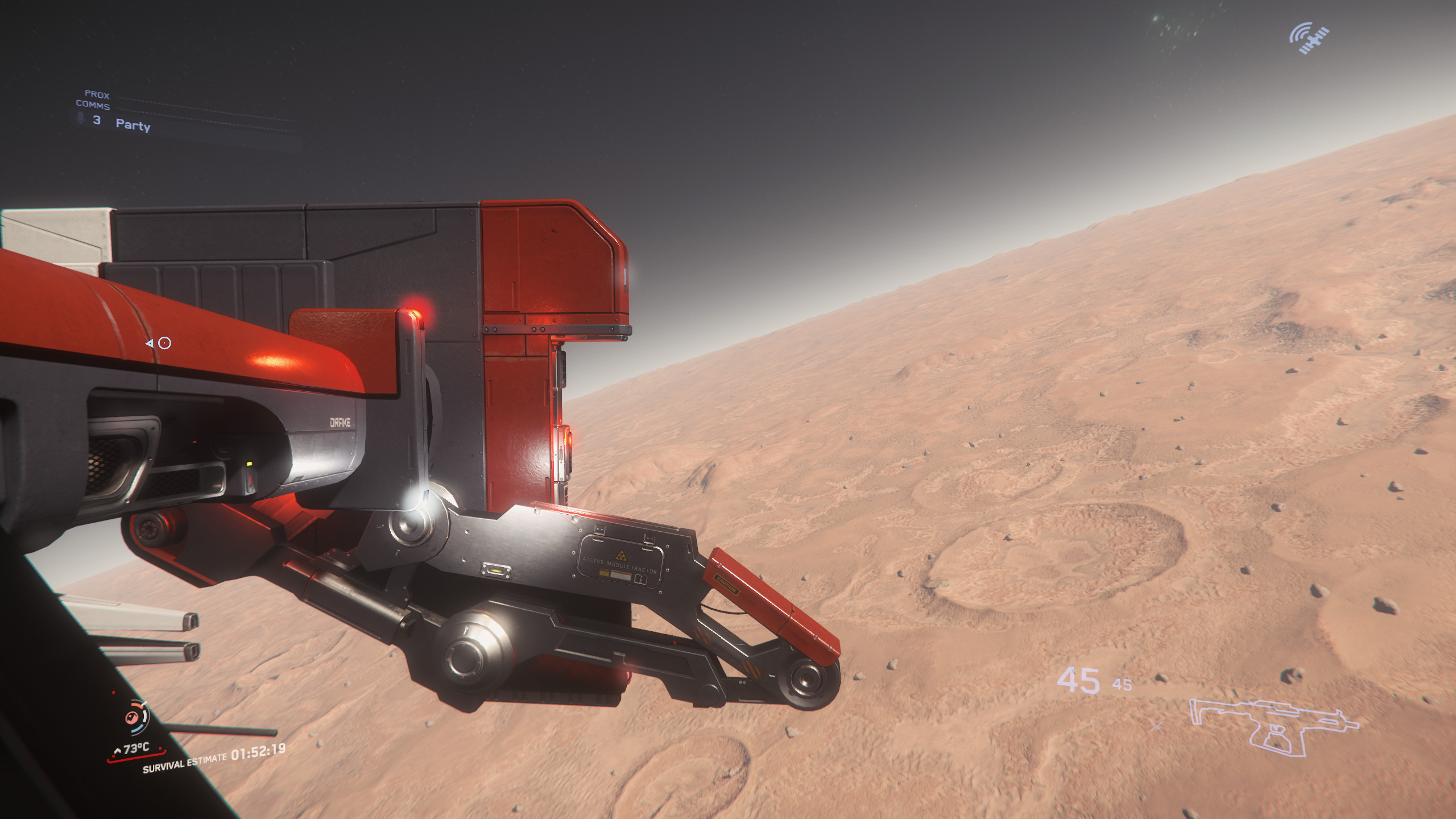Click the satellite signal icon
Viewport: 1456px width, 819px height.
pos(1309,39)
